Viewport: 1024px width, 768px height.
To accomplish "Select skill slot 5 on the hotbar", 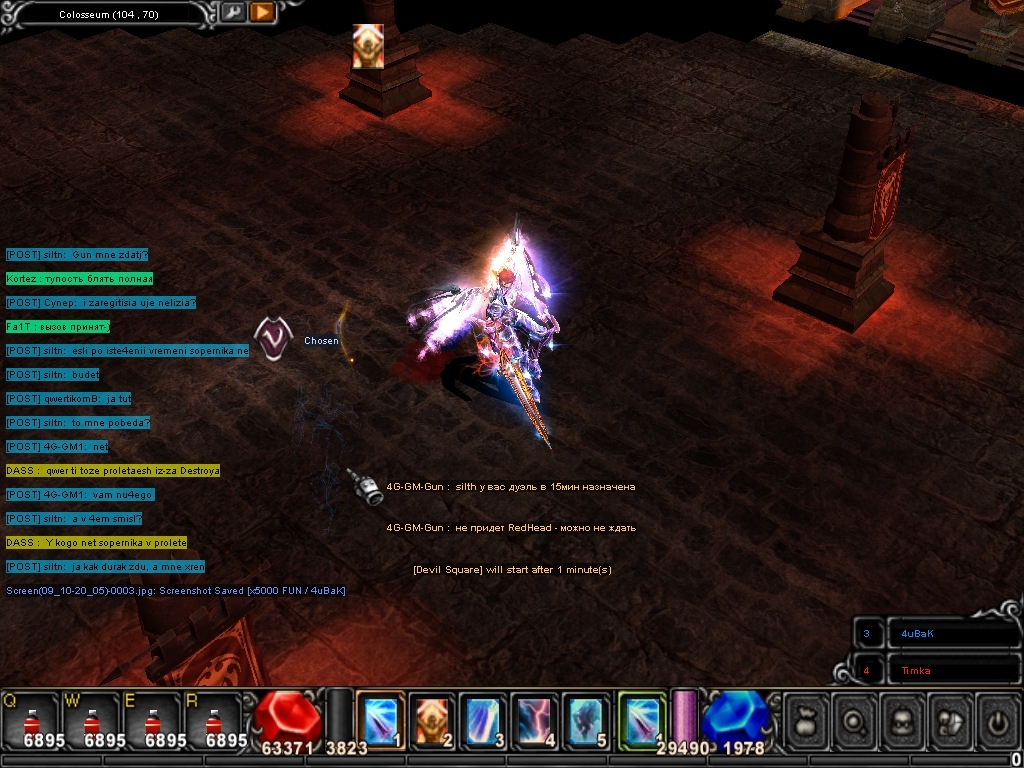I will click(x=586, y=718).
